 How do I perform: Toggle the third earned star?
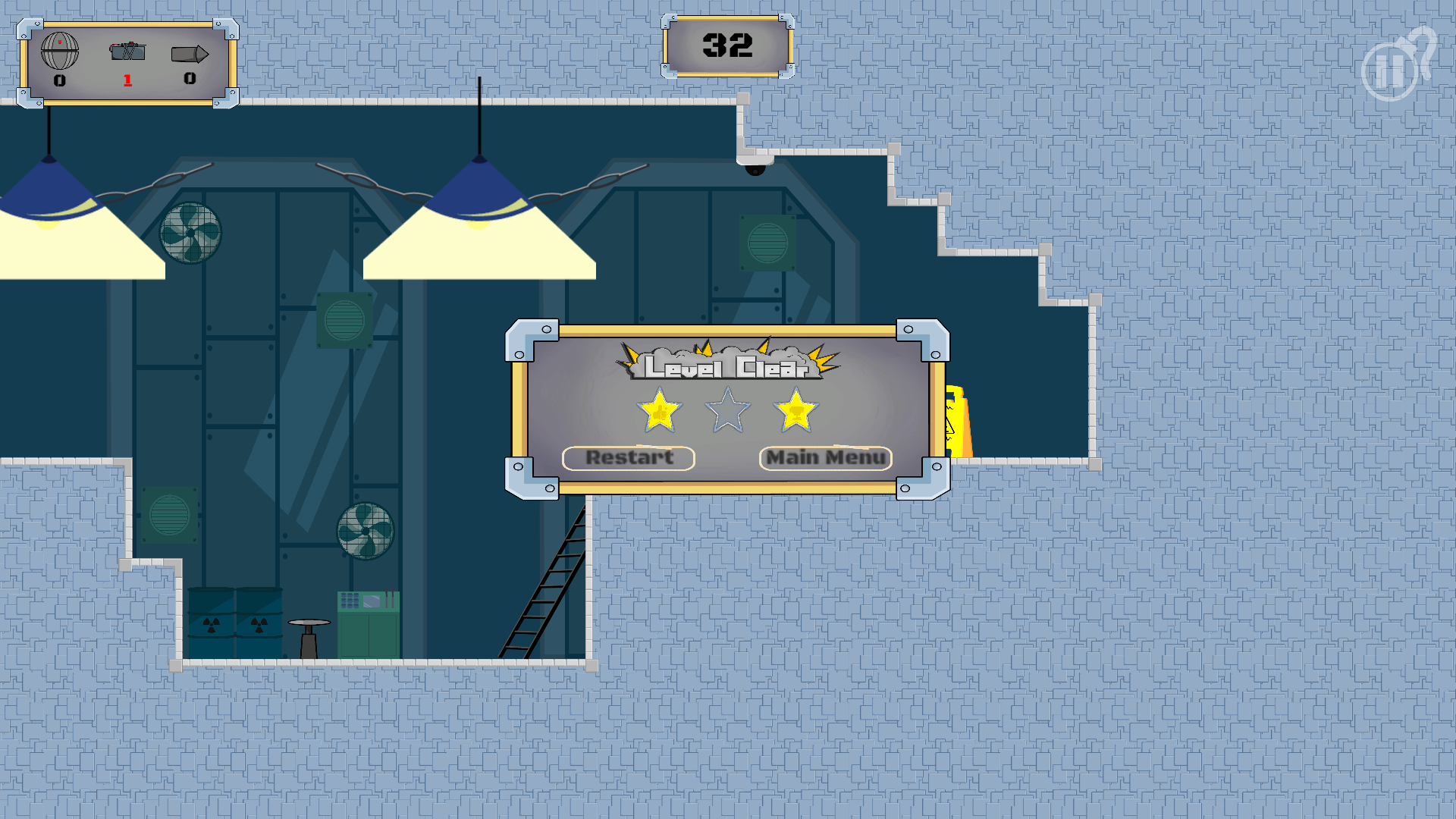click(x=795, y=409)
